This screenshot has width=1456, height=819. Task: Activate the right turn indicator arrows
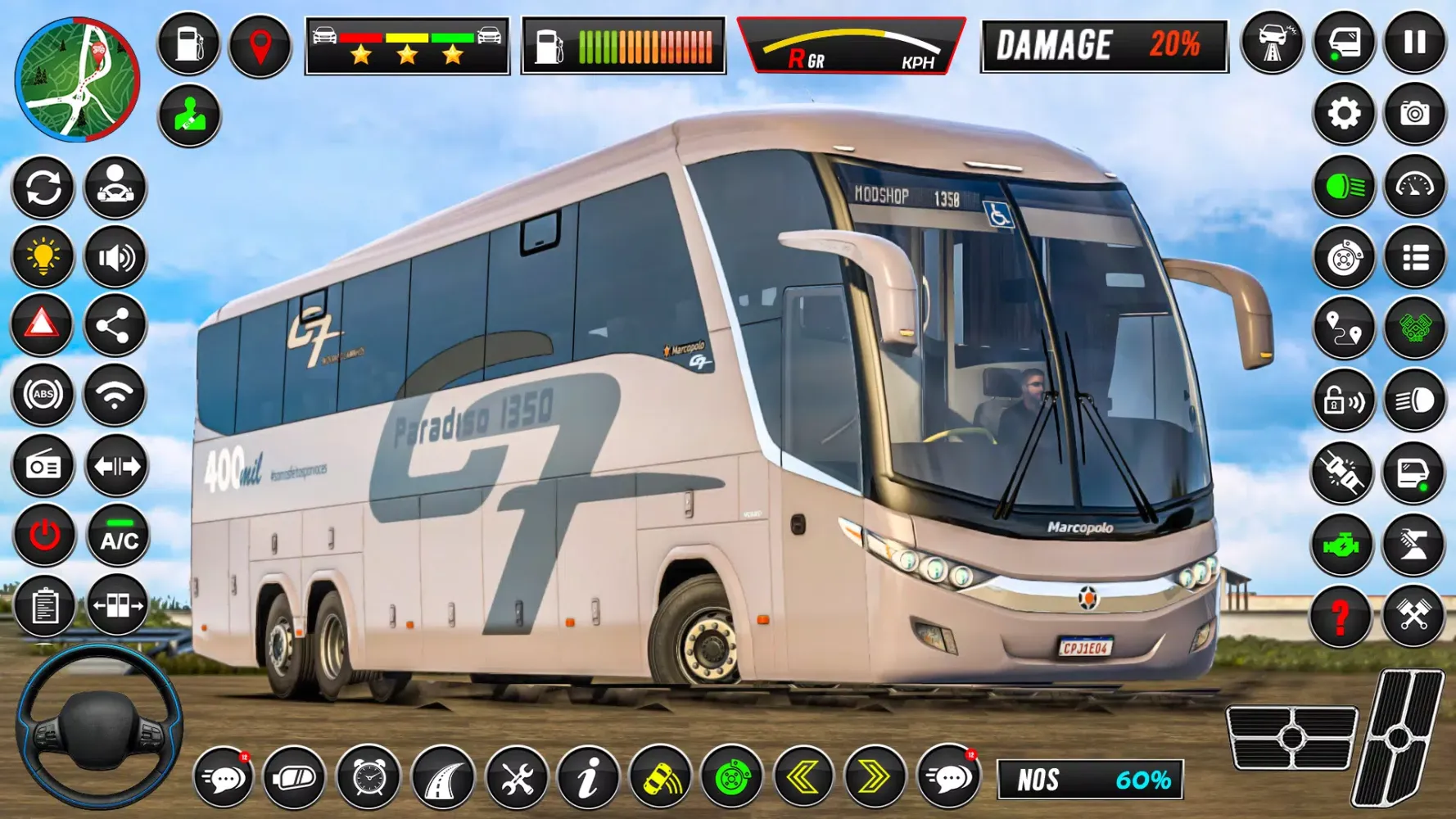pos(875,776)
